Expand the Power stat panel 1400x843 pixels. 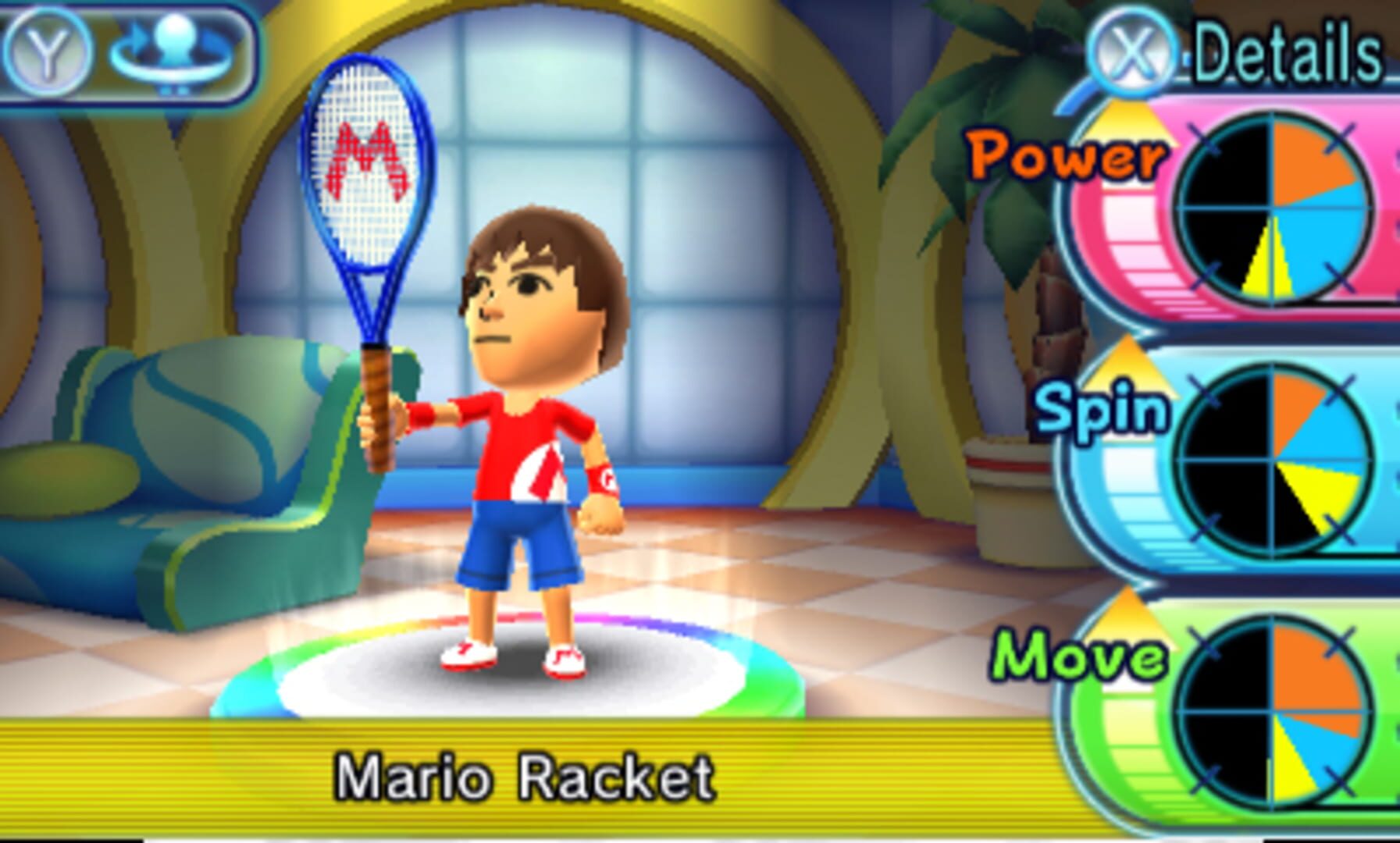pos(1234,211)
